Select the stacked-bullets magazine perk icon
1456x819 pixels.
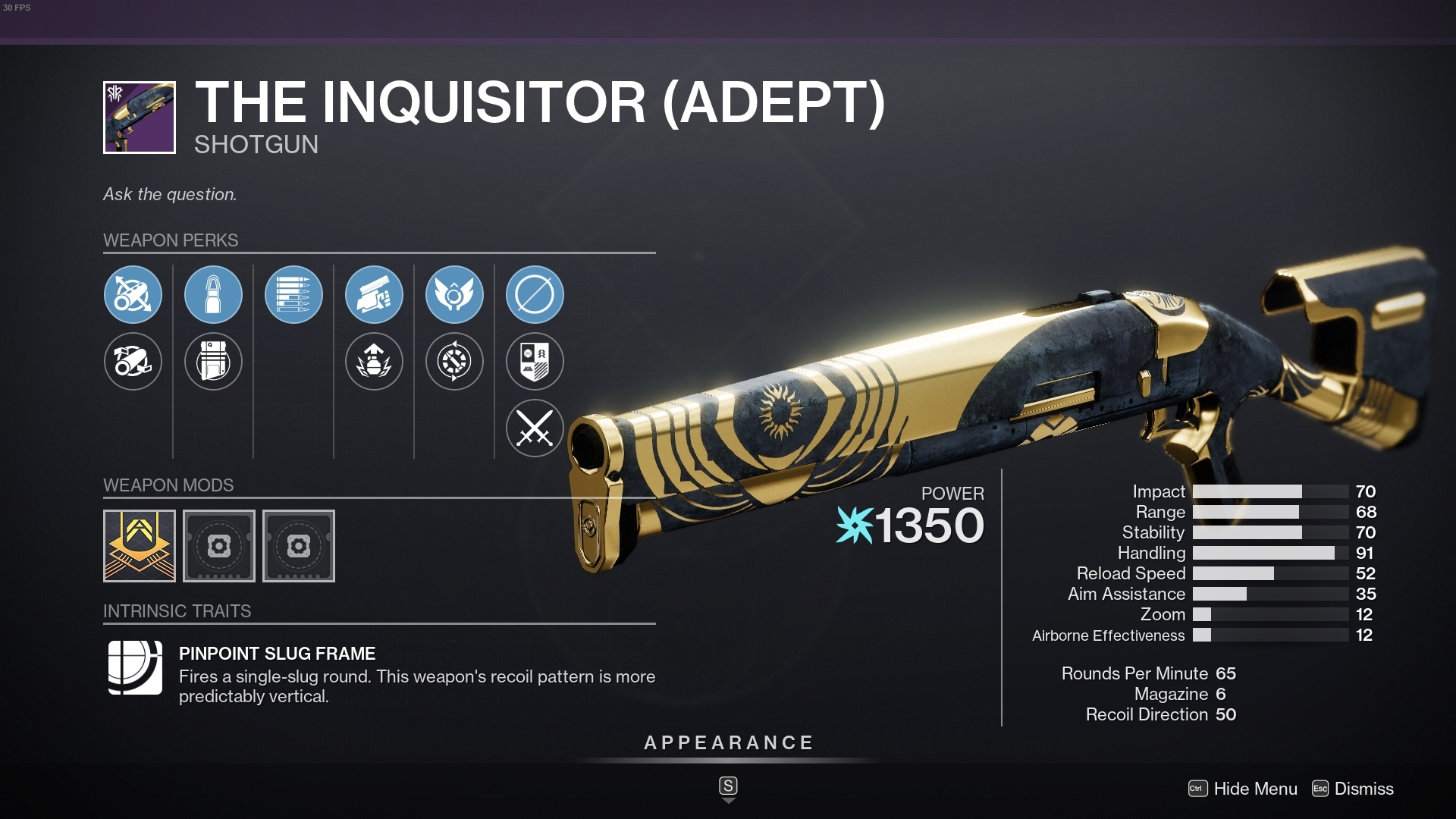[x=293, y=295]
